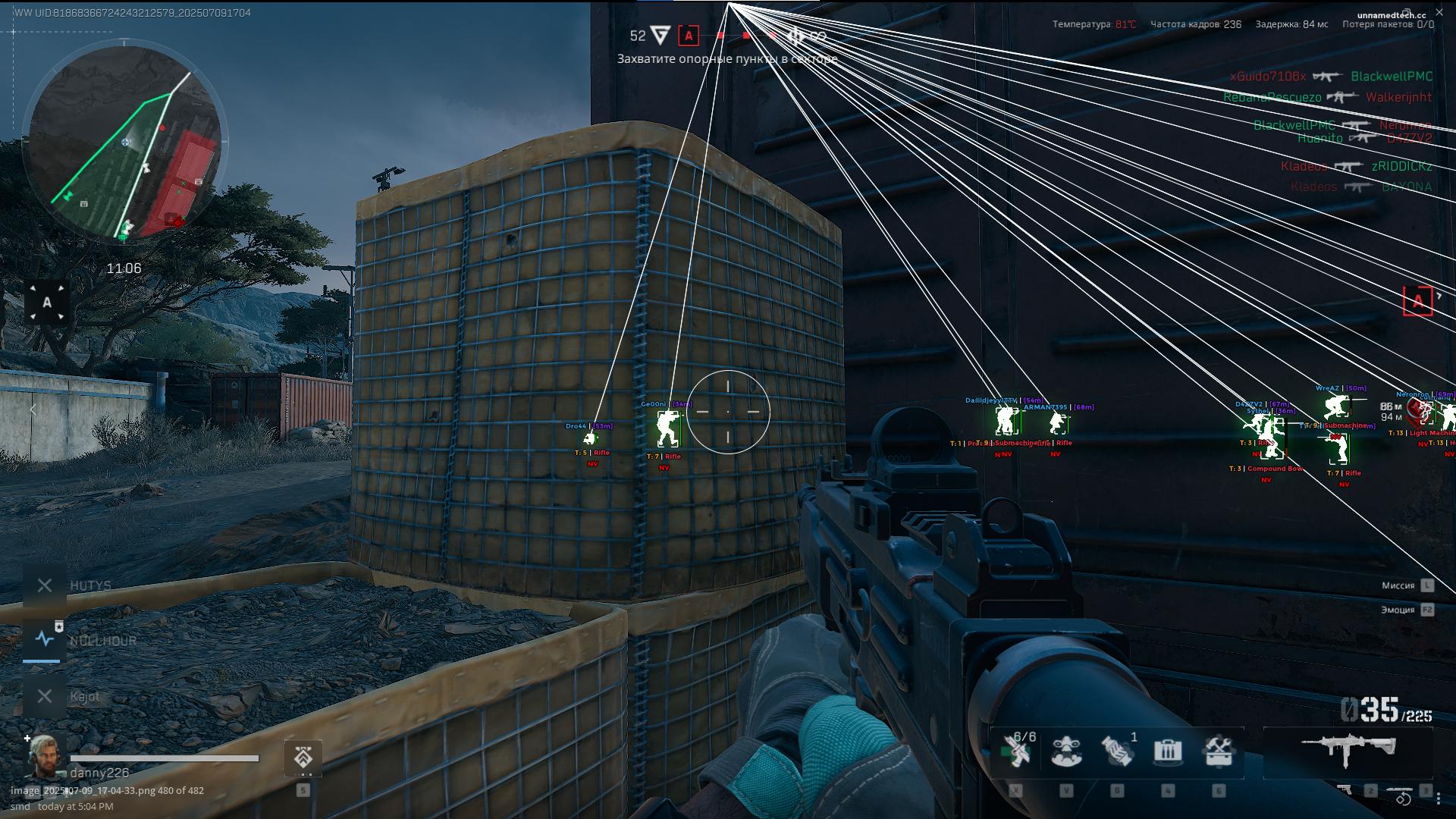Open the three-dot weapon options menu

tap(1439, 798)
